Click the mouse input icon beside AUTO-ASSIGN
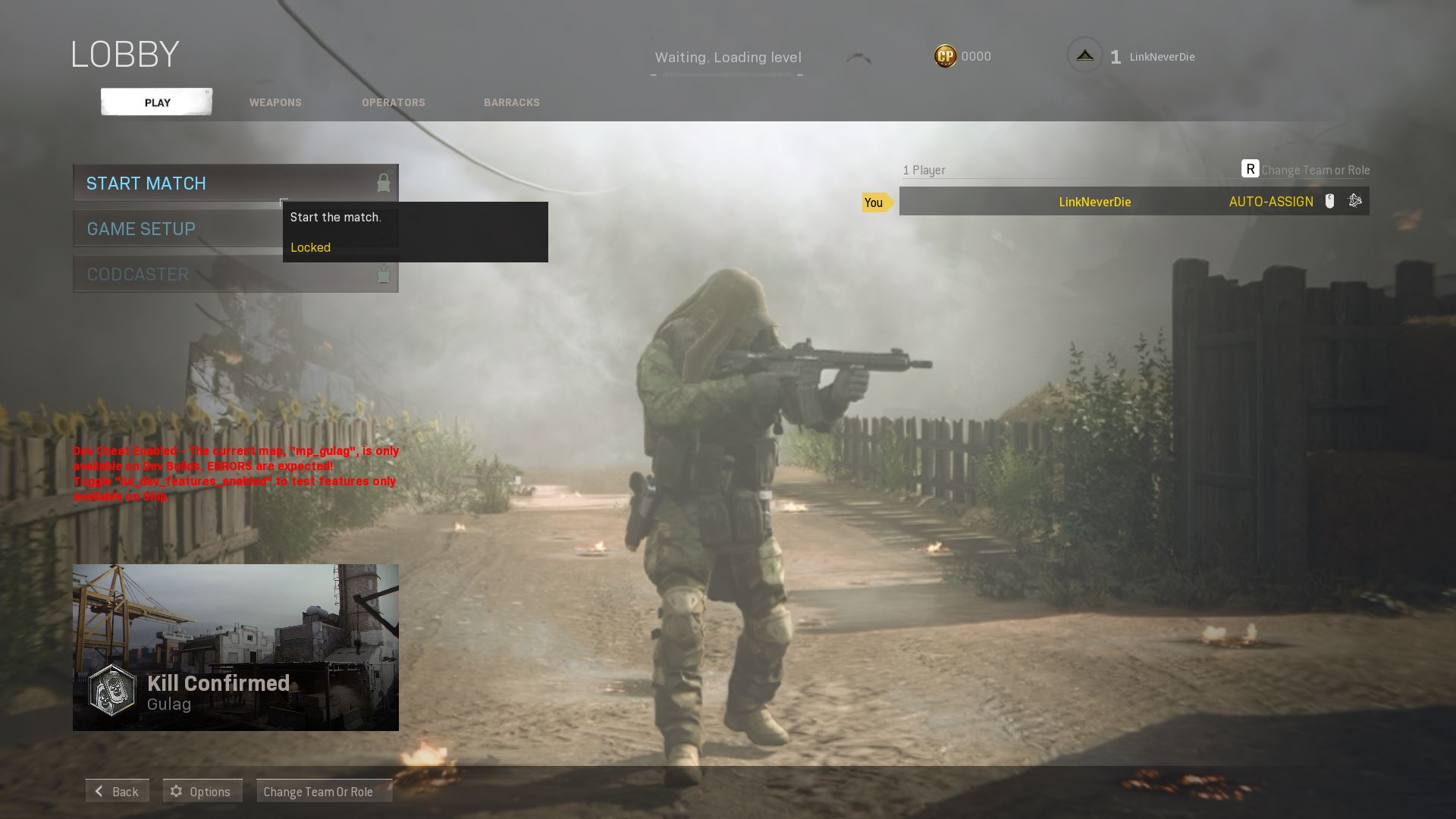The height and width of the screenshot is (819, 1456). [1329, 201]
